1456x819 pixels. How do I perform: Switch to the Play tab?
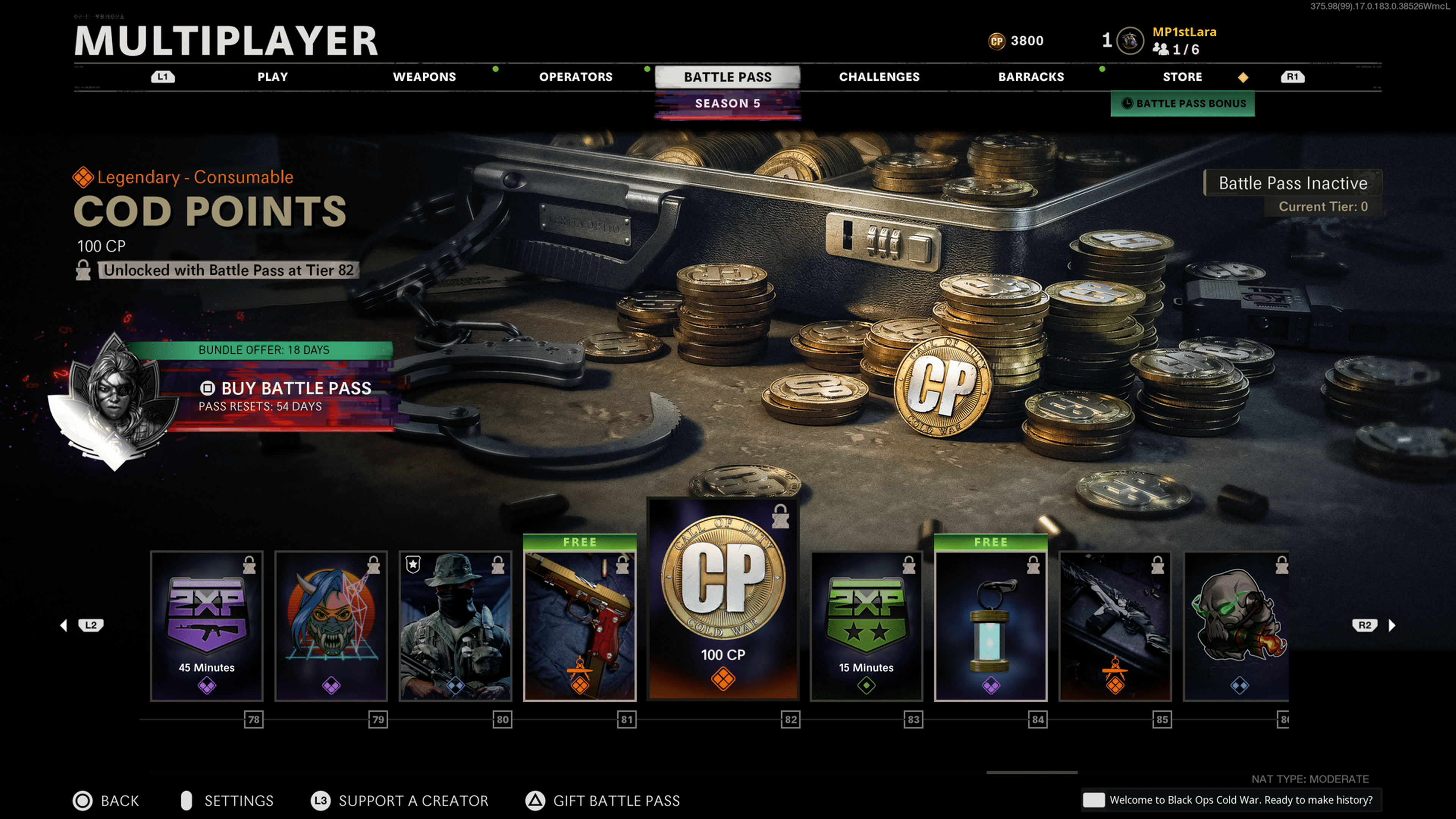273,77
